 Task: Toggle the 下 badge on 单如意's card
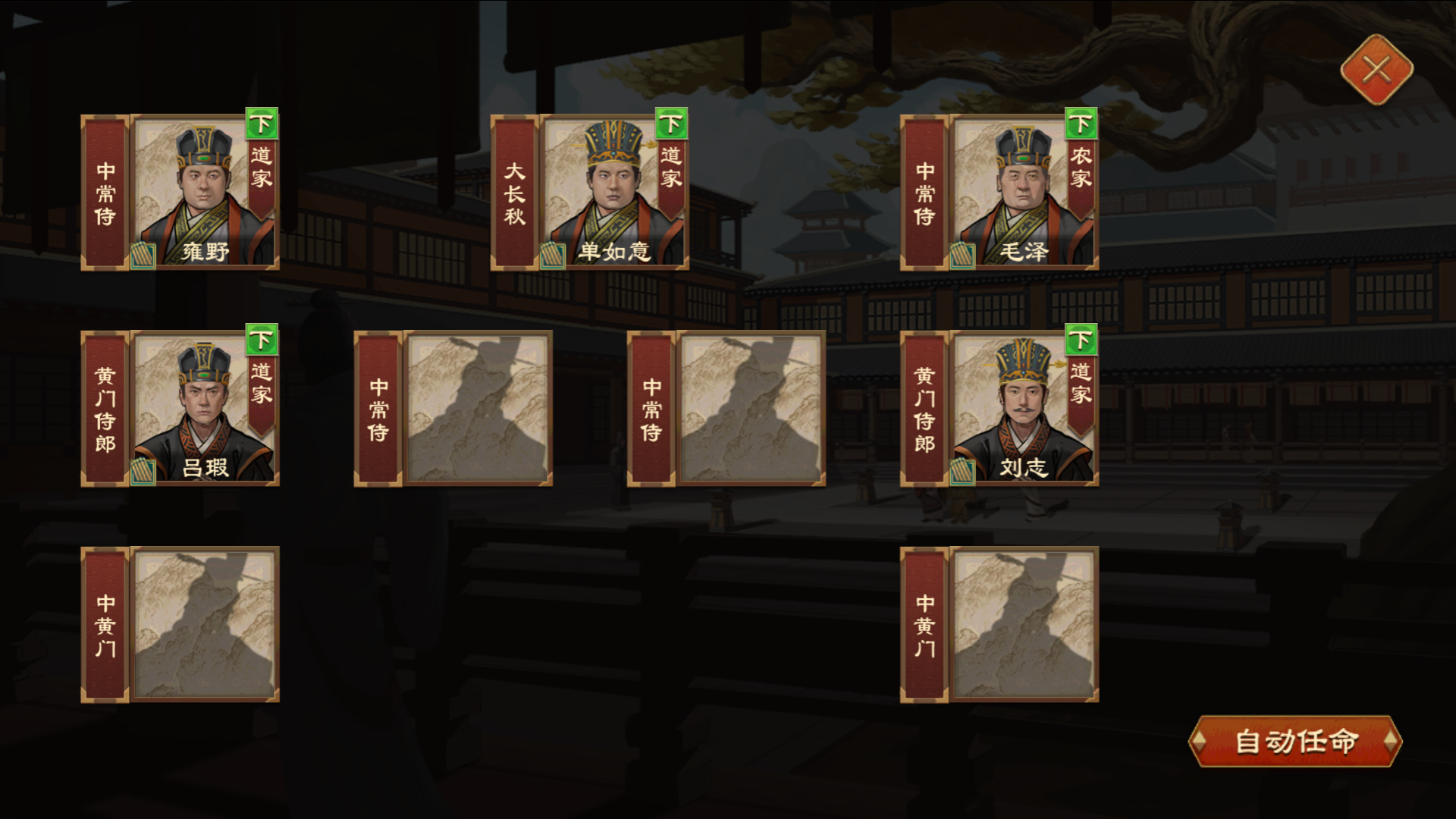click(x=672, y=124)
